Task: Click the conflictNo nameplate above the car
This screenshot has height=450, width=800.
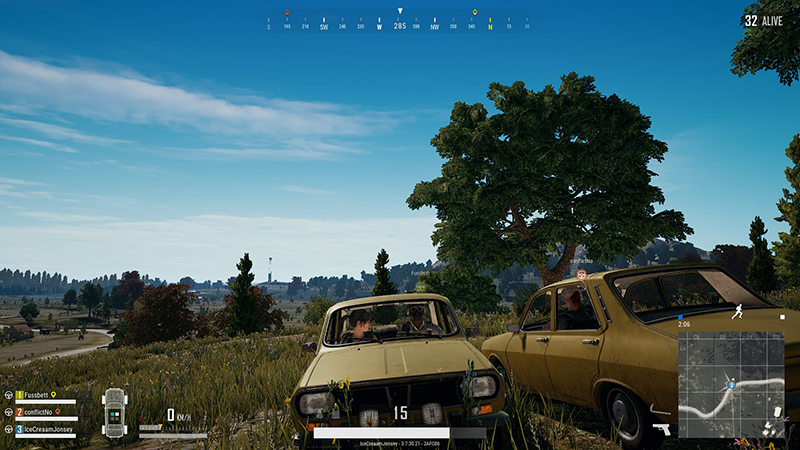Action: [x=582, y=261]
